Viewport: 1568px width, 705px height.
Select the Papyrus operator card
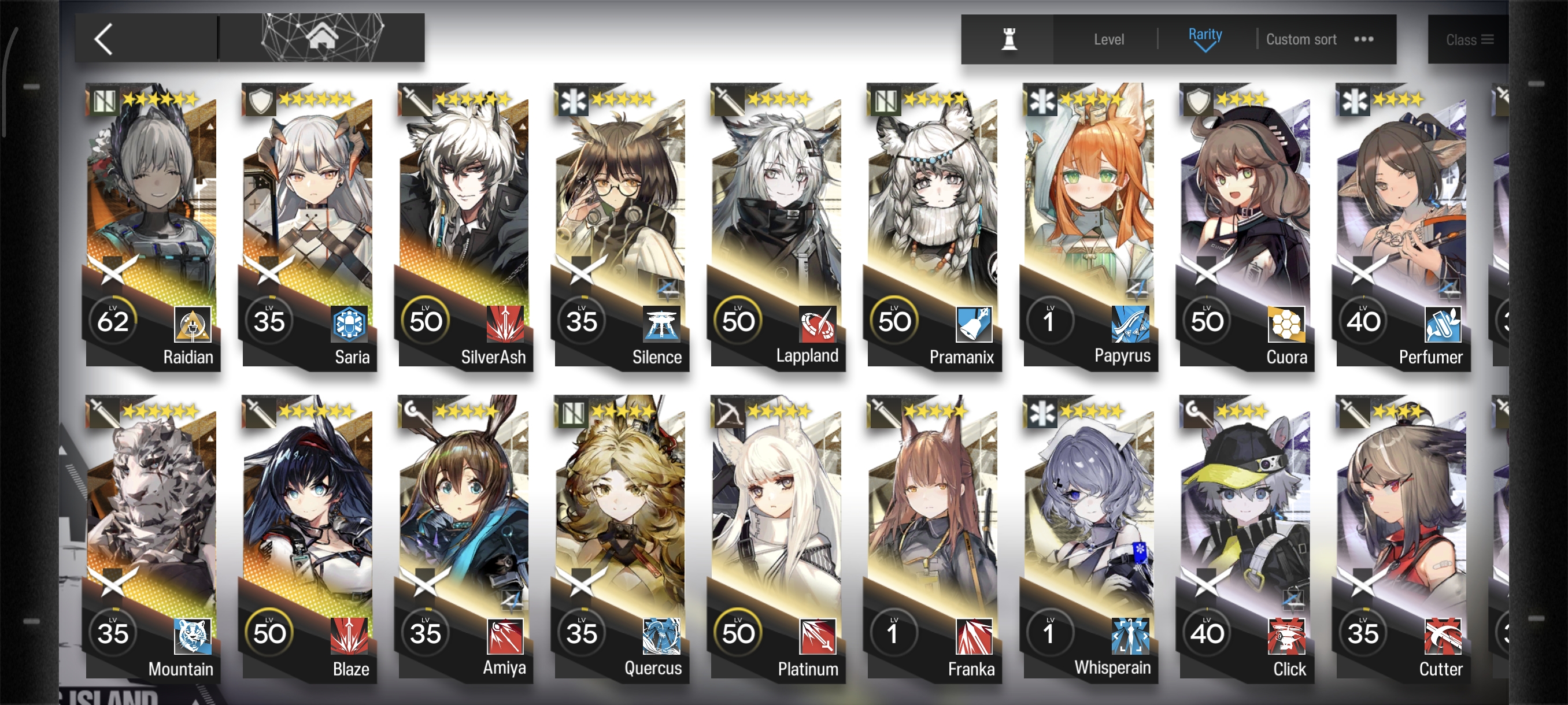pyautogui.click(x=1090, y=225)
